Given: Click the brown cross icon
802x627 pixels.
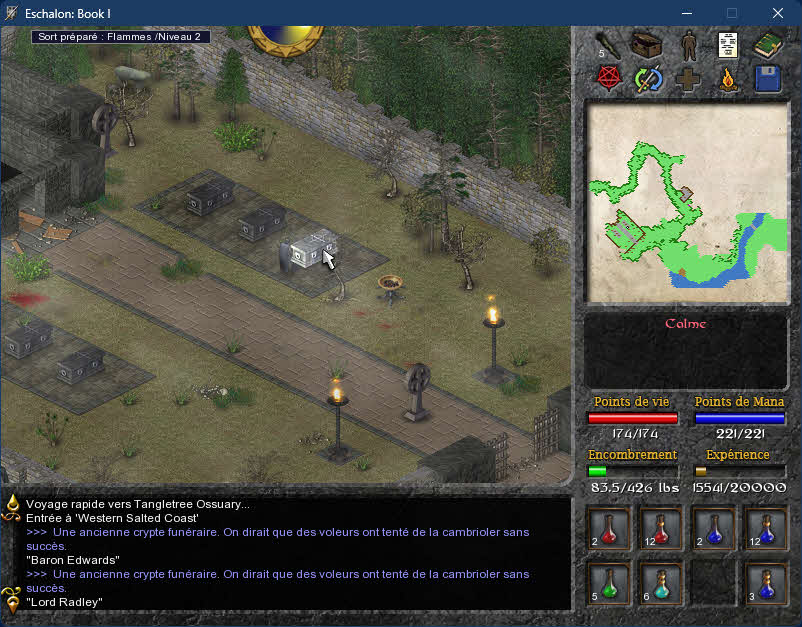Looking at the screenshot, I should click(x=688, y=80).
